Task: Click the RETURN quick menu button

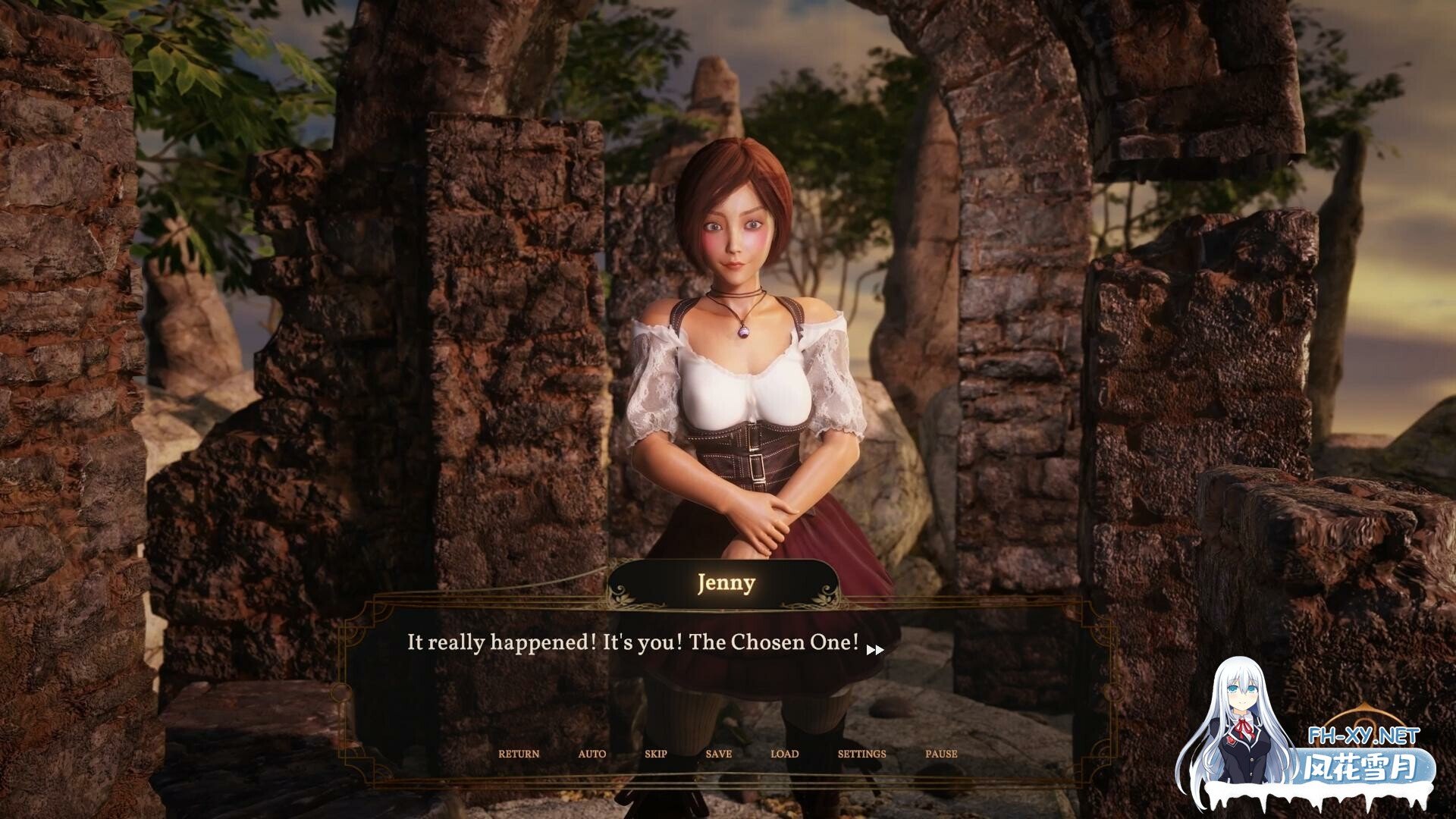Action: pyautogui.click(x=519, y=754)
